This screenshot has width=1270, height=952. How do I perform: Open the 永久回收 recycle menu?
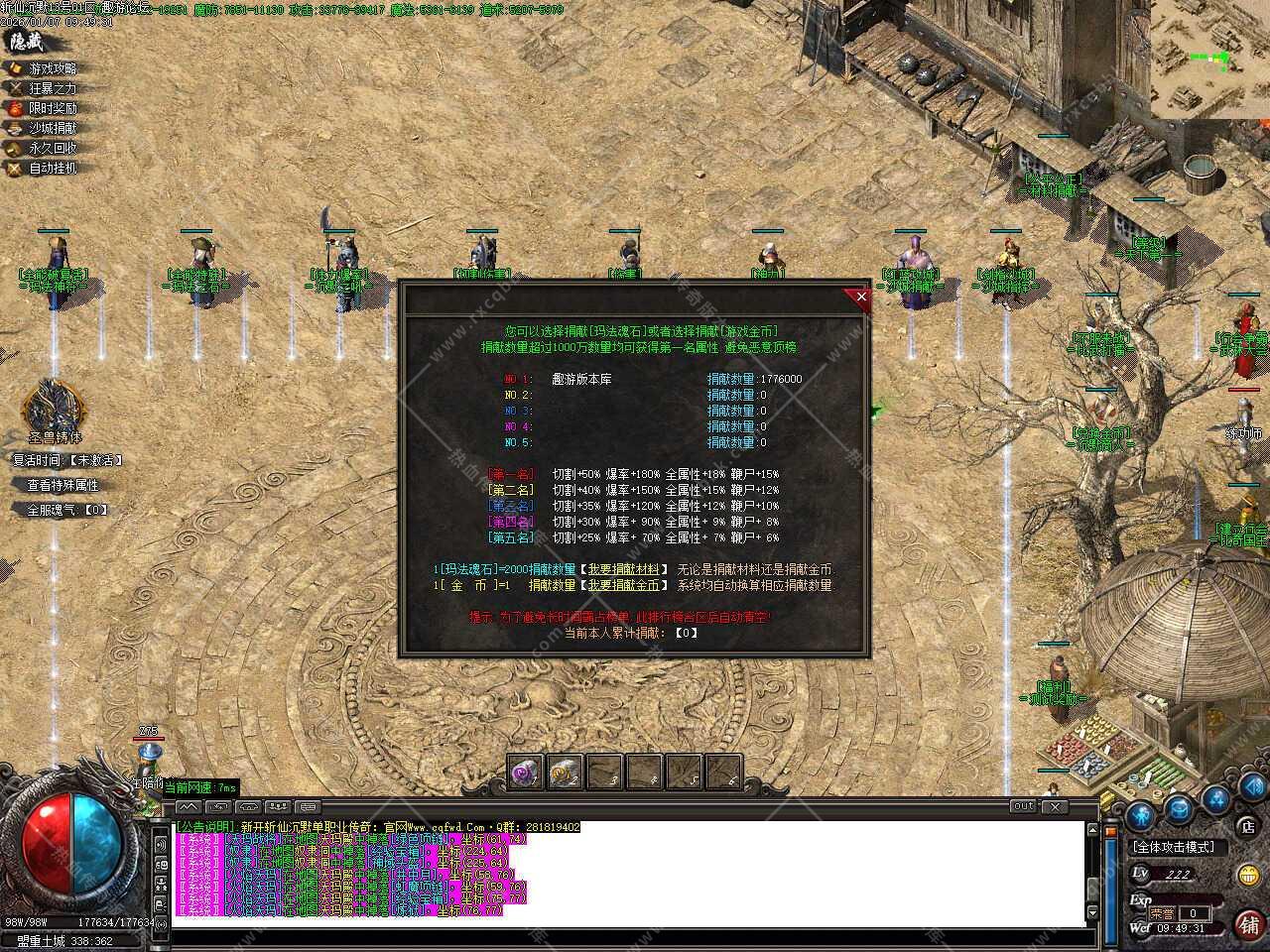pos(52,148)
